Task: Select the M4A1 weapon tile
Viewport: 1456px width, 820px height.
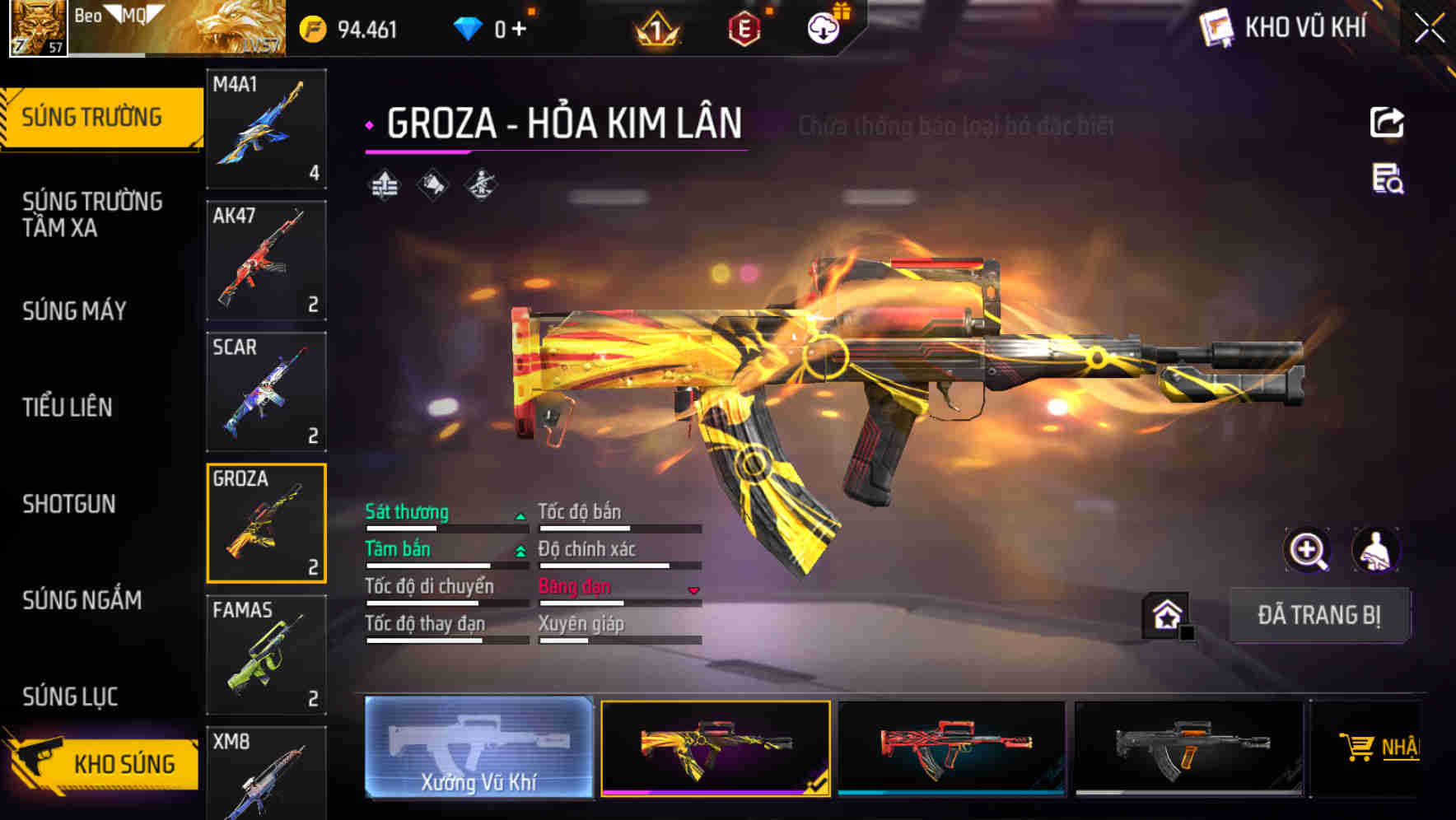Action: point(266,128)
